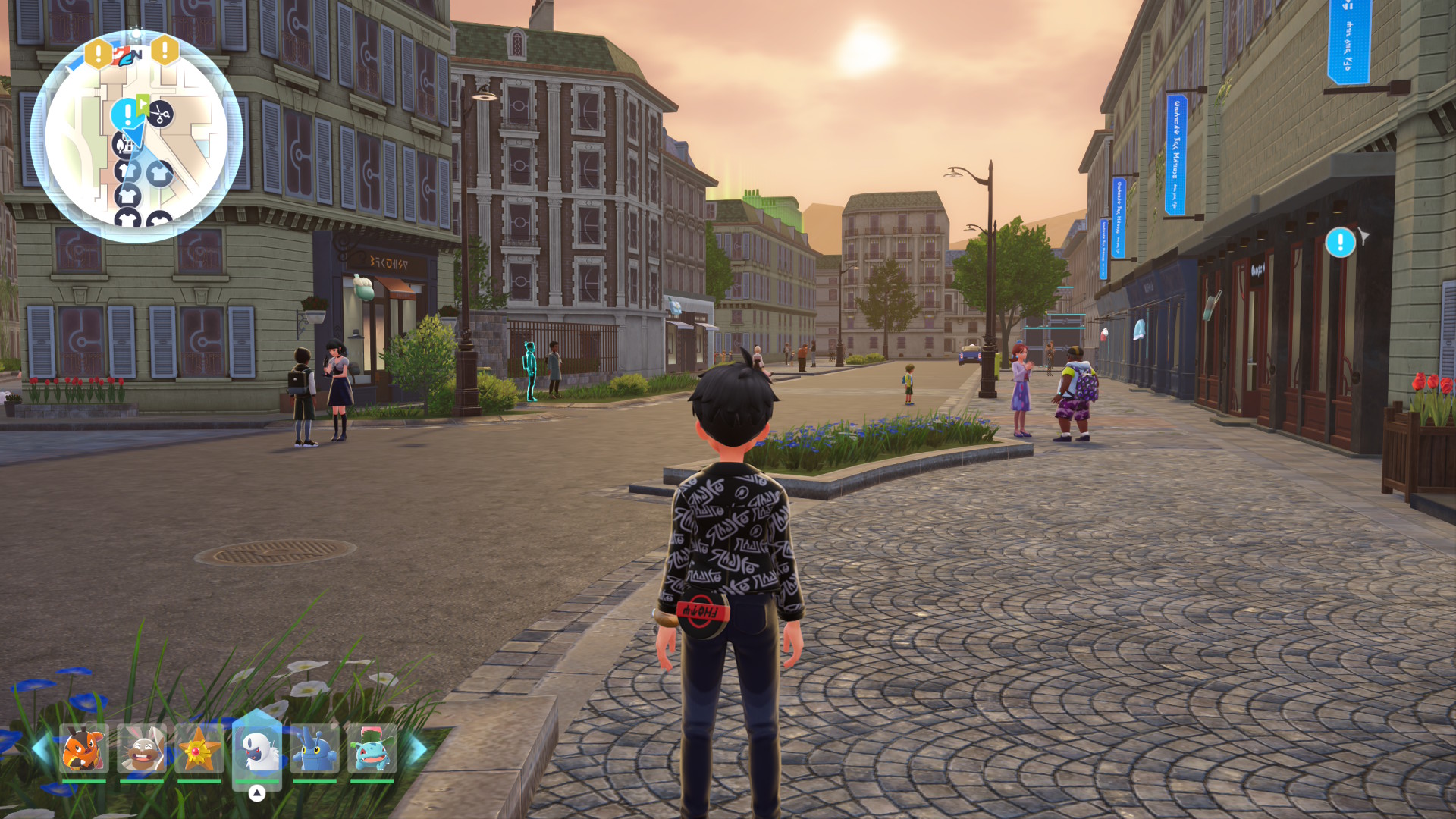Select the scissors salon marker on minimap
The image size is (1456, 819).
click(x=160, y=115)
